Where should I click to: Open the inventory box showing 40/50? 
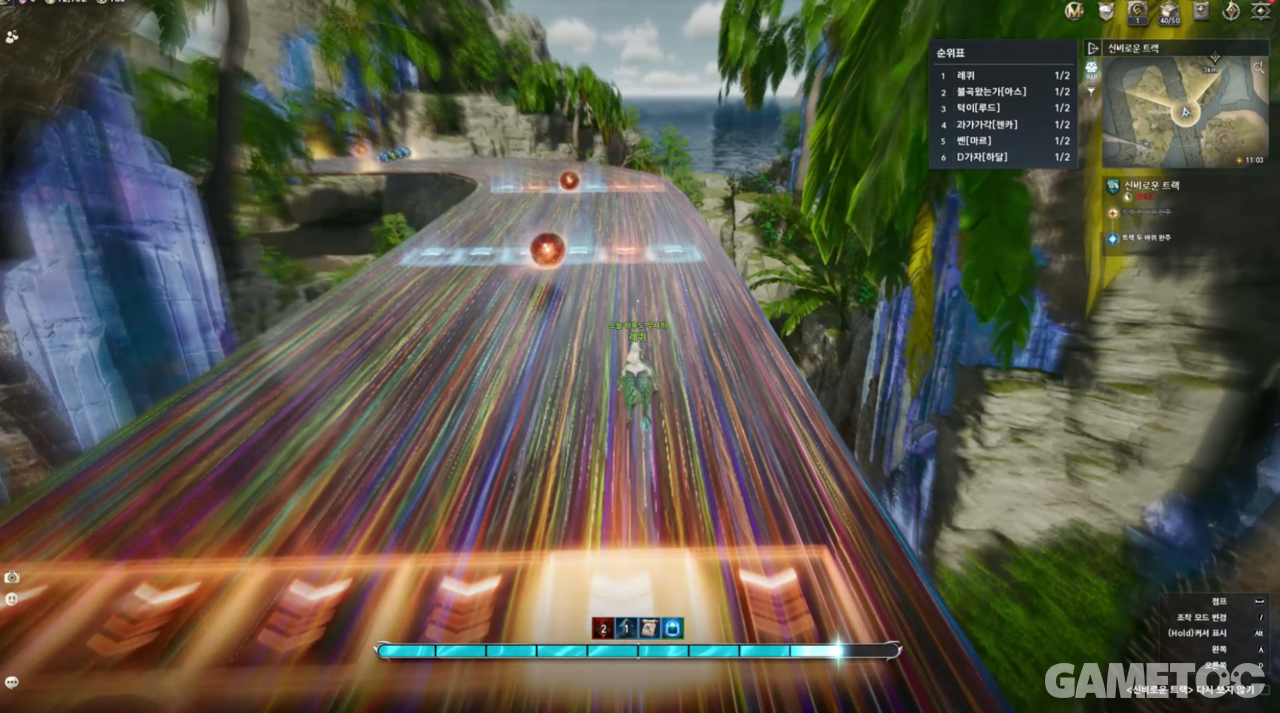pos(1169,11)
